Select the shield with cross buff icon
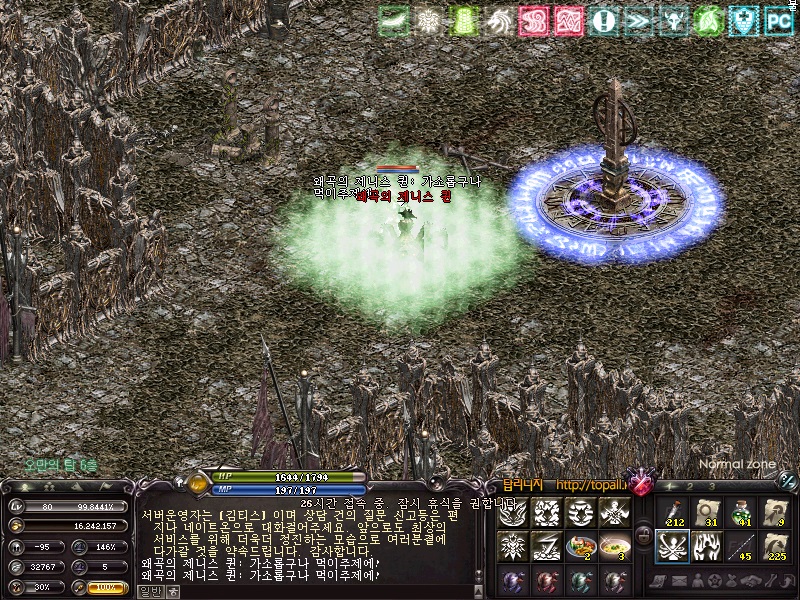 (744, 20)
